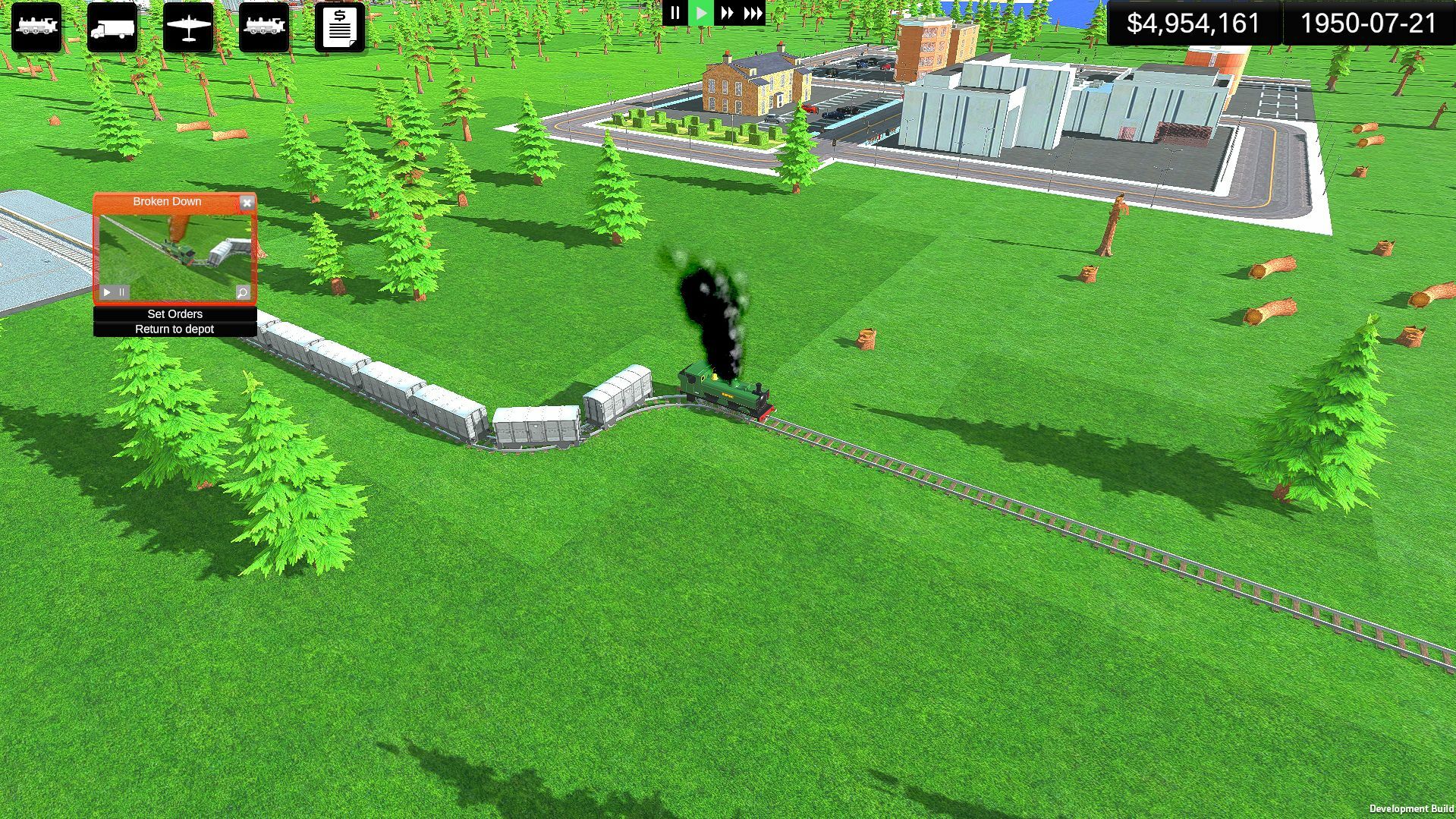This screenshot has height=819, width=1456.
Task: Open the trucks panel using the truck icon
Action: click(x=112, y=28)
